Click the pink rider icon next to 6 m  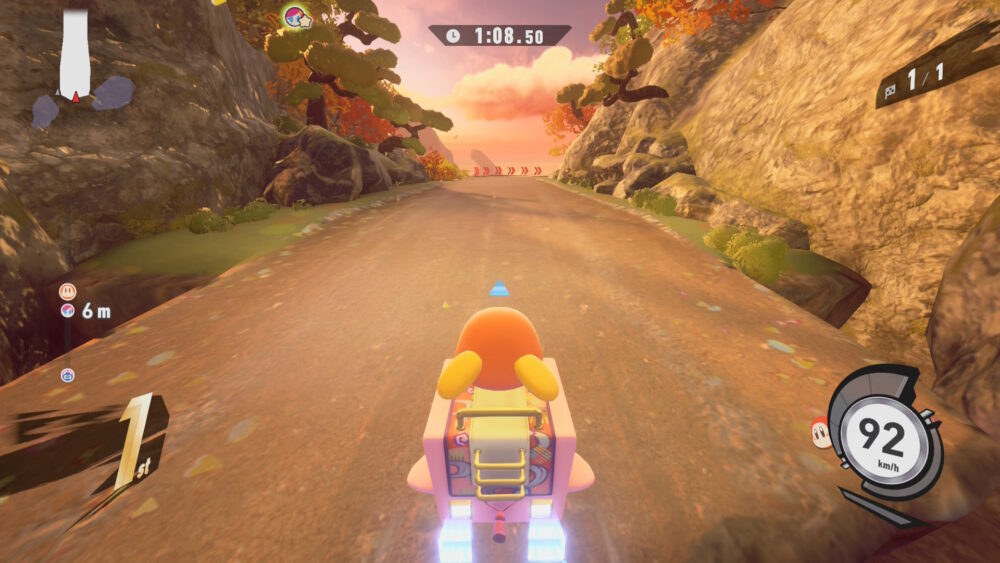(x=67, y=311)
